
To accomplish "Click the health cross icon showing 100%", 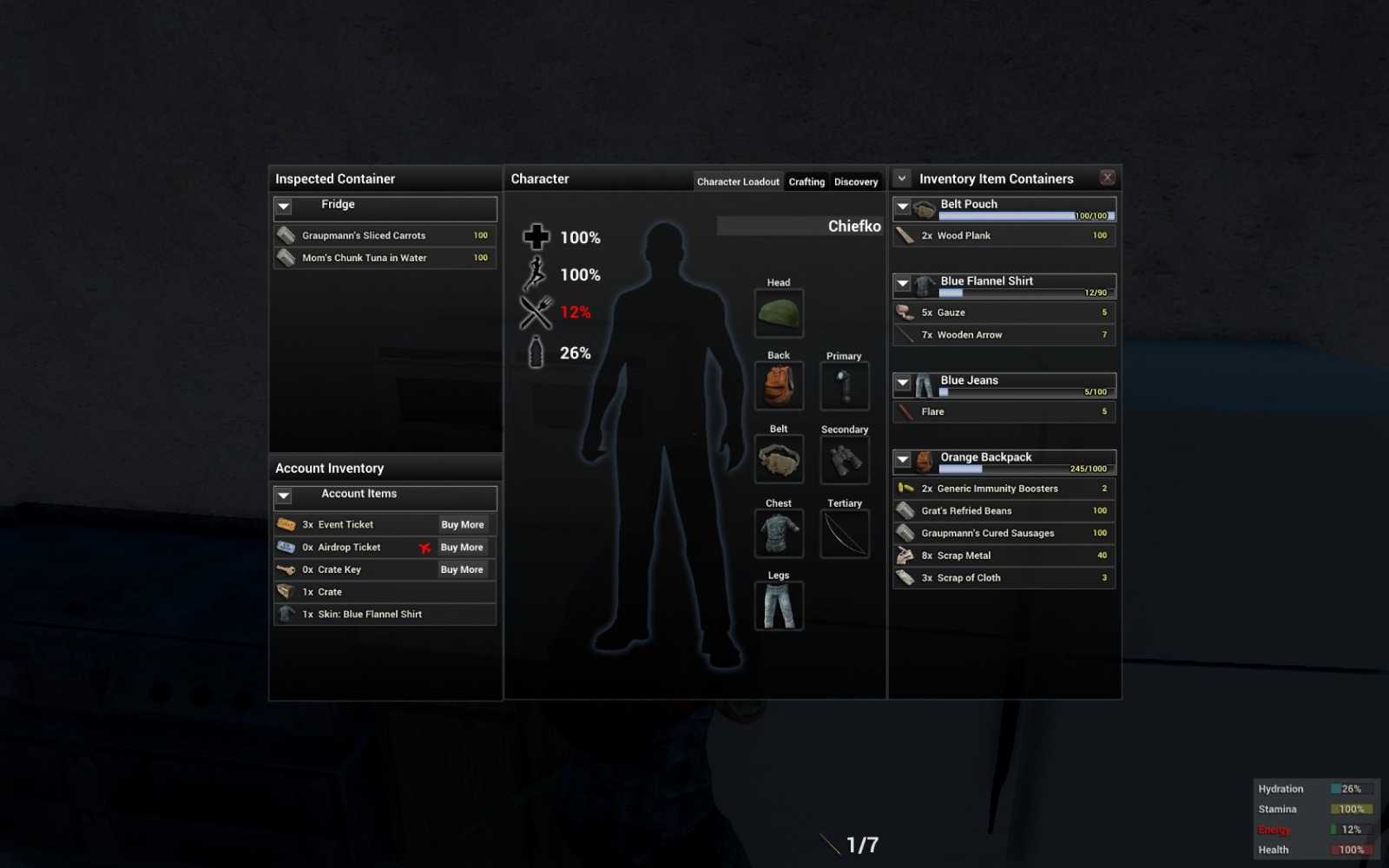I will pyautogui.click(x=537, y=236).
